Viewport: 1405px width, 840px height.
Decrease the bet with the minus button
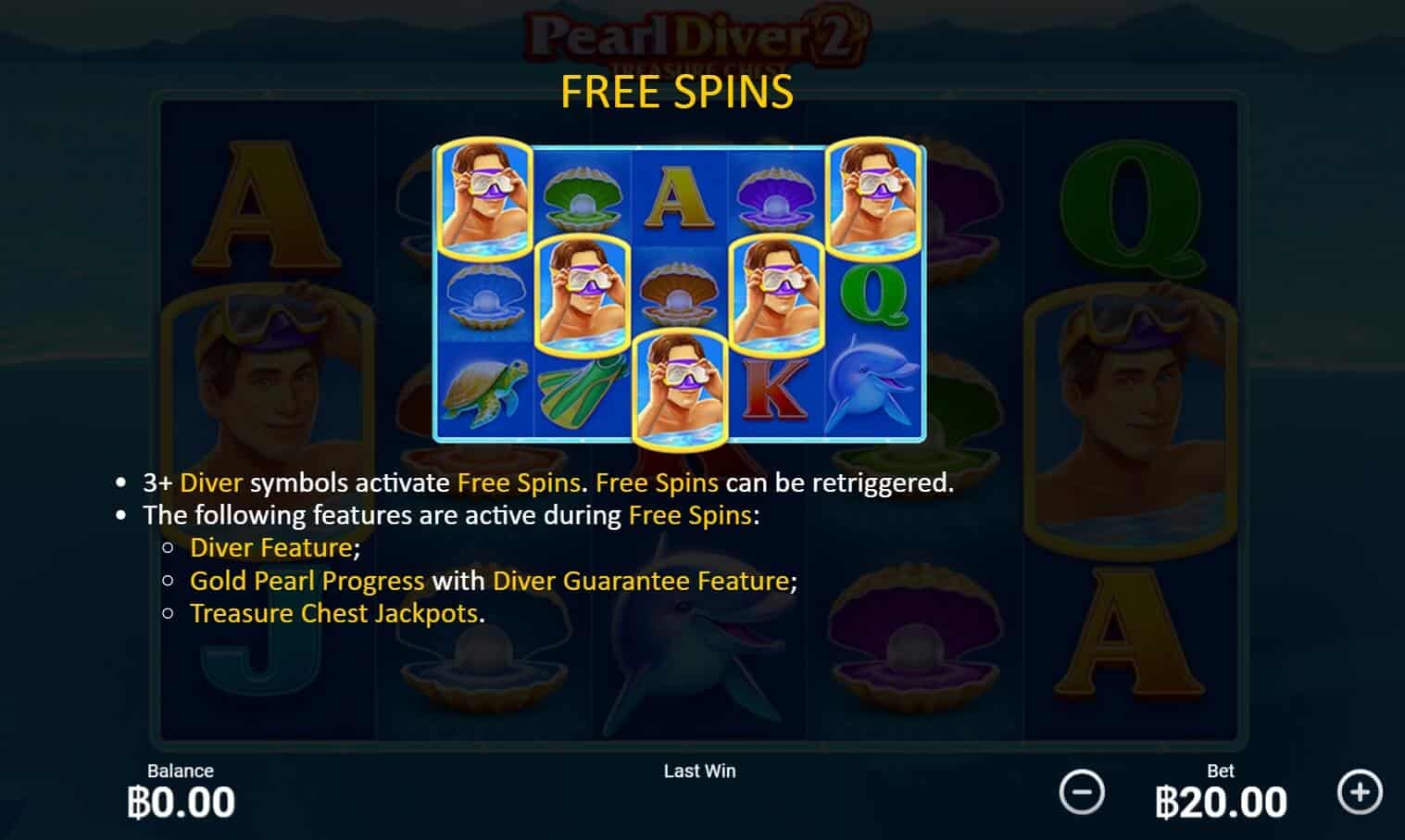coord(1081,793)
